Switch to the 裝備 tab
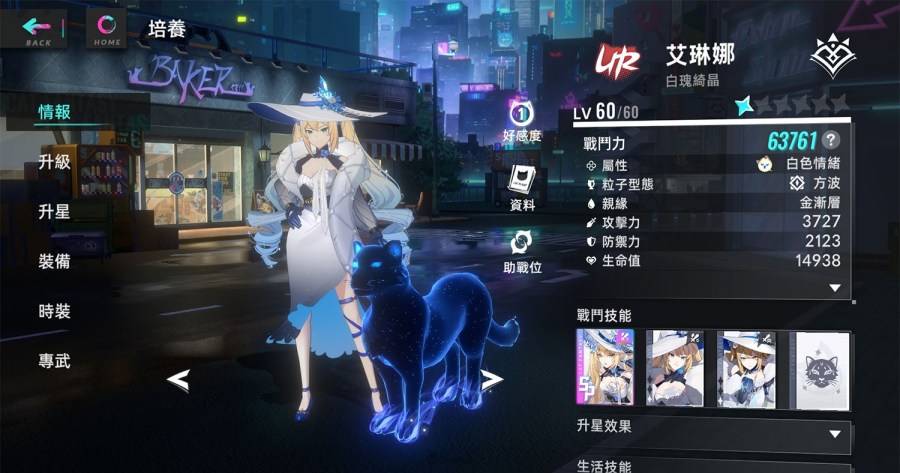The width and height of the screenshot is (900, 473). point(54,261)
